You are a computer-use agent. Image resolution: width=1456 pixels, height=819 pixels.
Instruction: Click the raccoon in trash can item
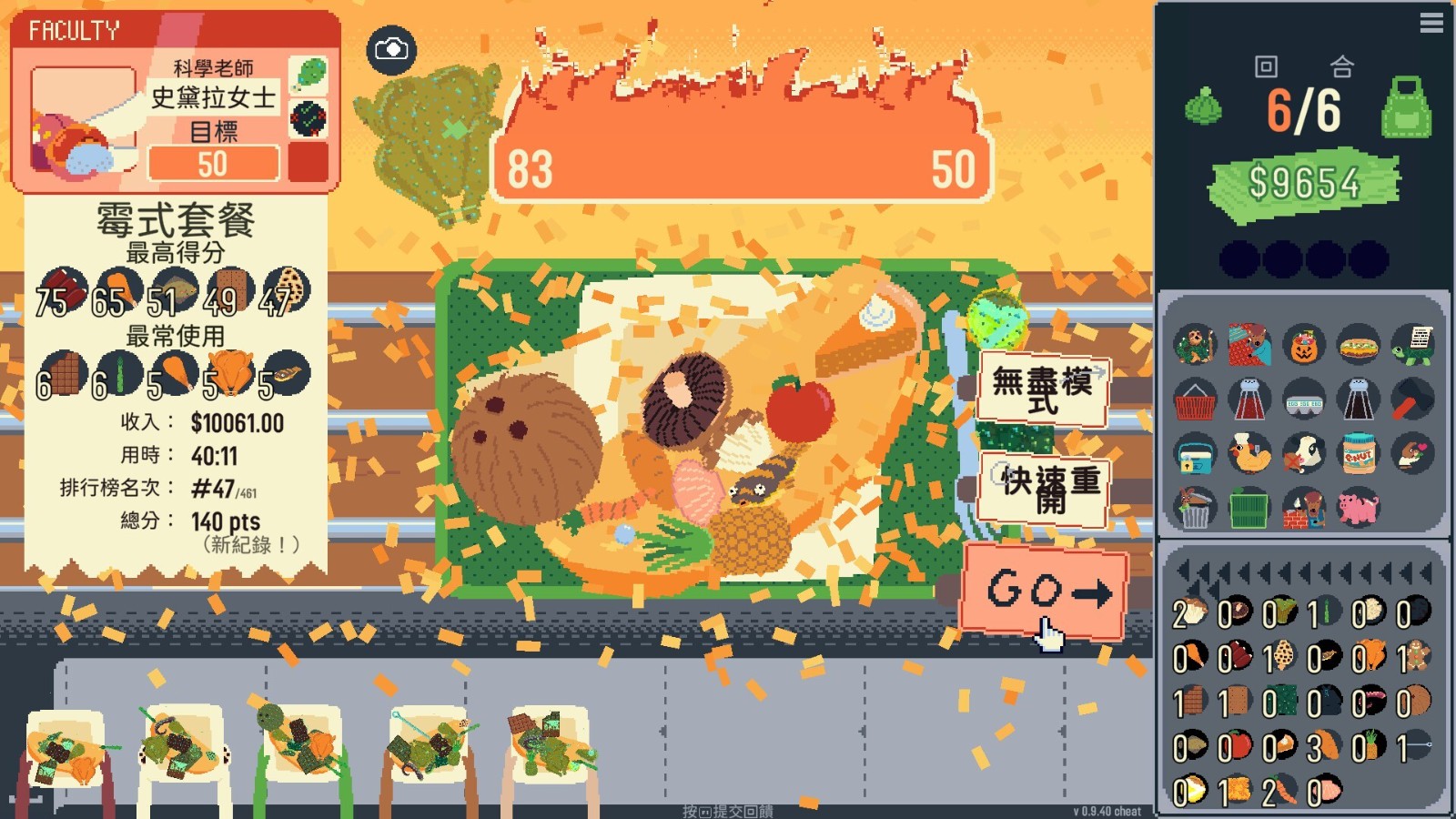click(1195, 508)
